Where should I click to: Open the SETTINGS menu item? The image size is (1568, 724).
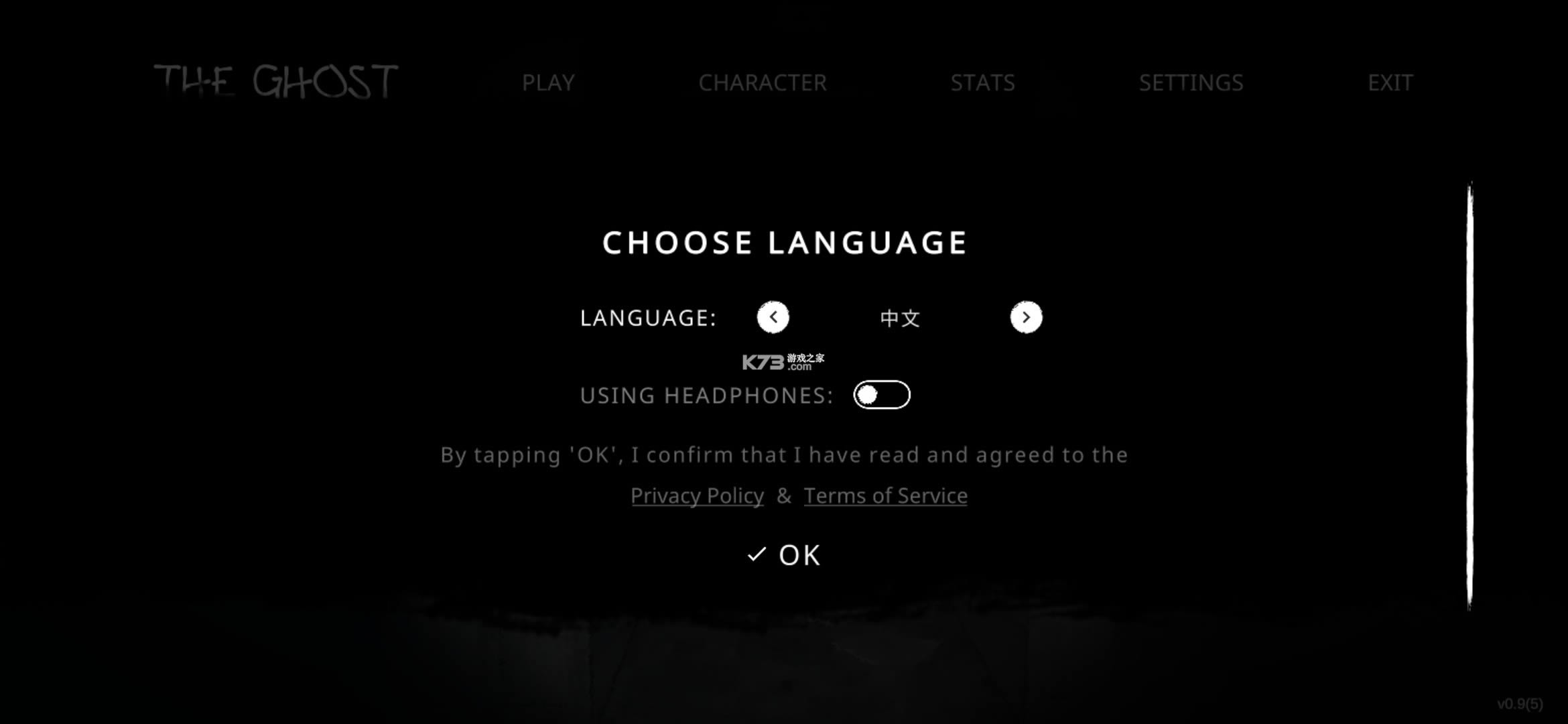pyautogui.click(x=1191, y=82)
